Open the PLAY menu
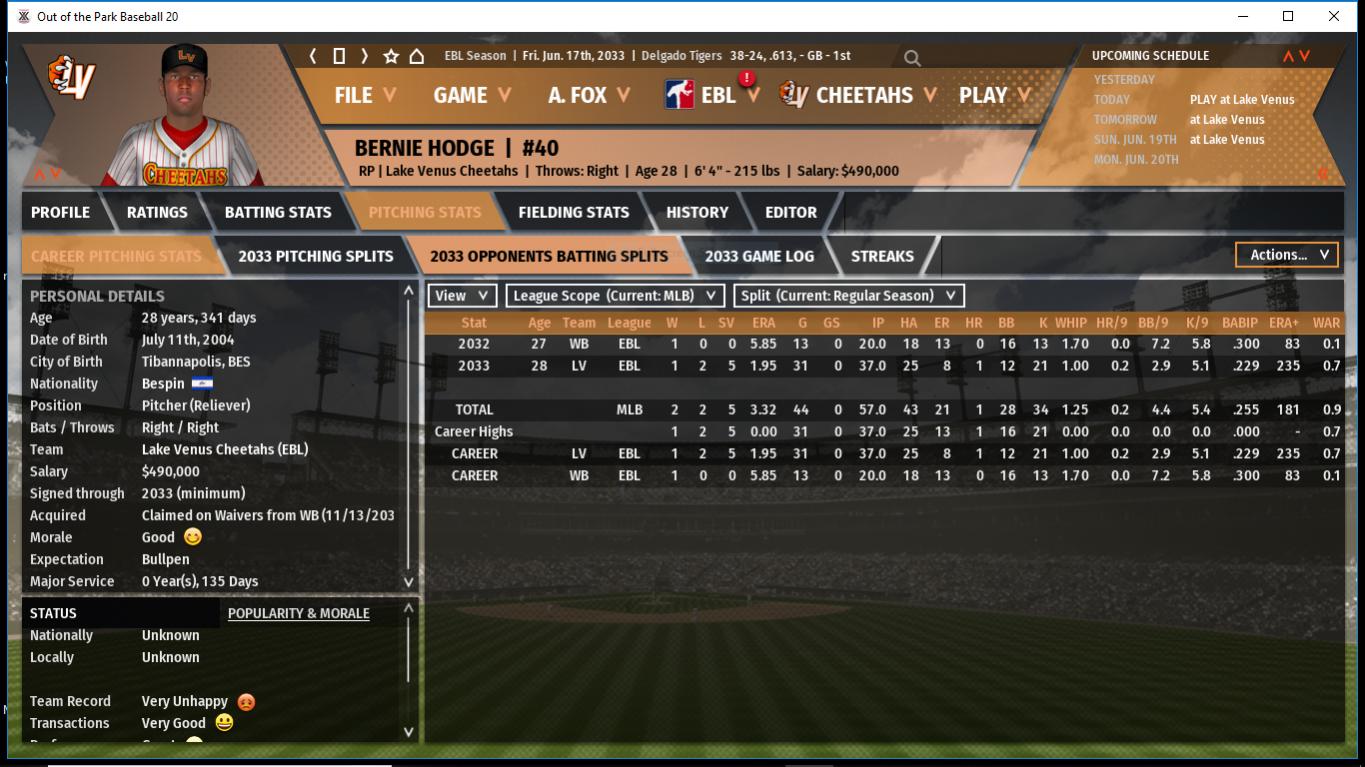The height and width of the screenshot is (767, 1365). click(x=995, y=95)
